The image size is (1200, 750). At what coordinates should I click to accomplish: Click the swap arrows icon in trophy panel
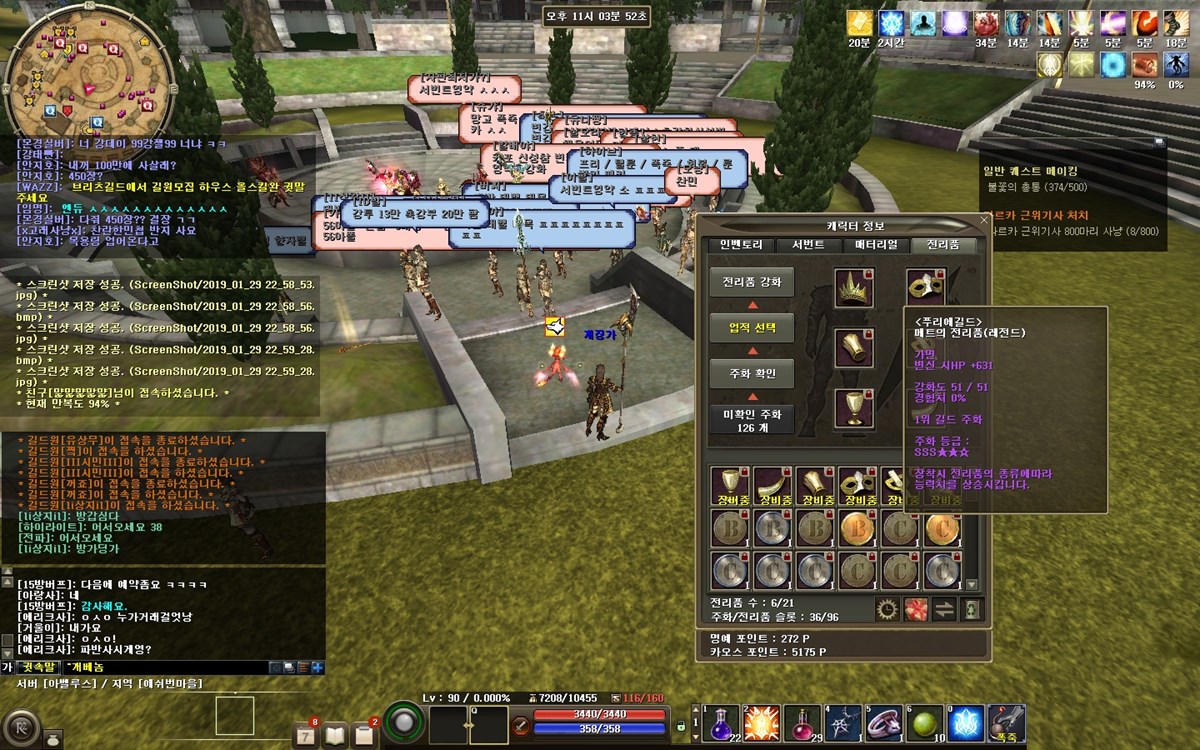[x=942, y=608]
